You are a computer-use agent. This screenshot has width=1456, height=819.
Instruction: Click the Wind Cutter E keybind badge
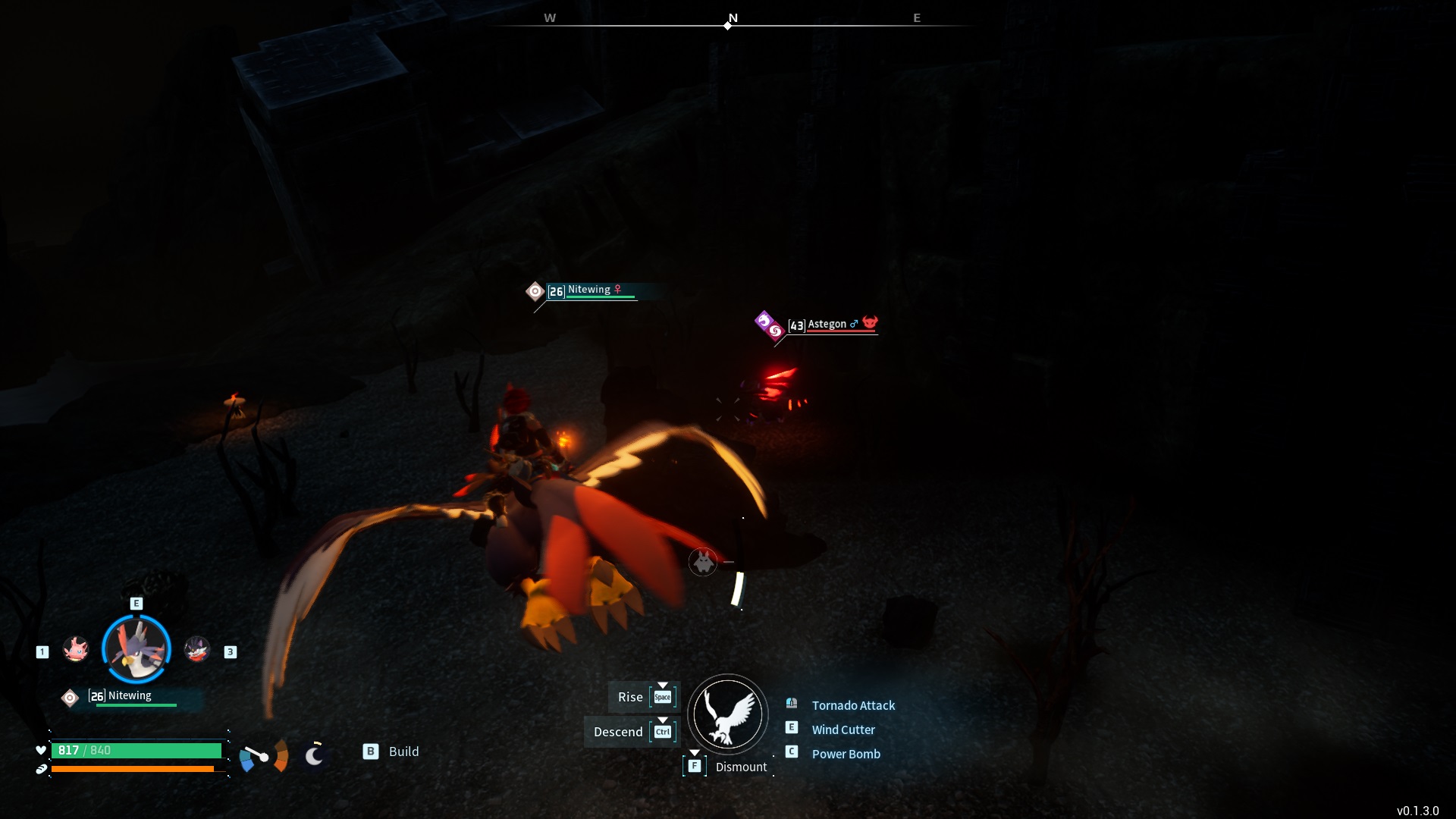coord(792,726)
